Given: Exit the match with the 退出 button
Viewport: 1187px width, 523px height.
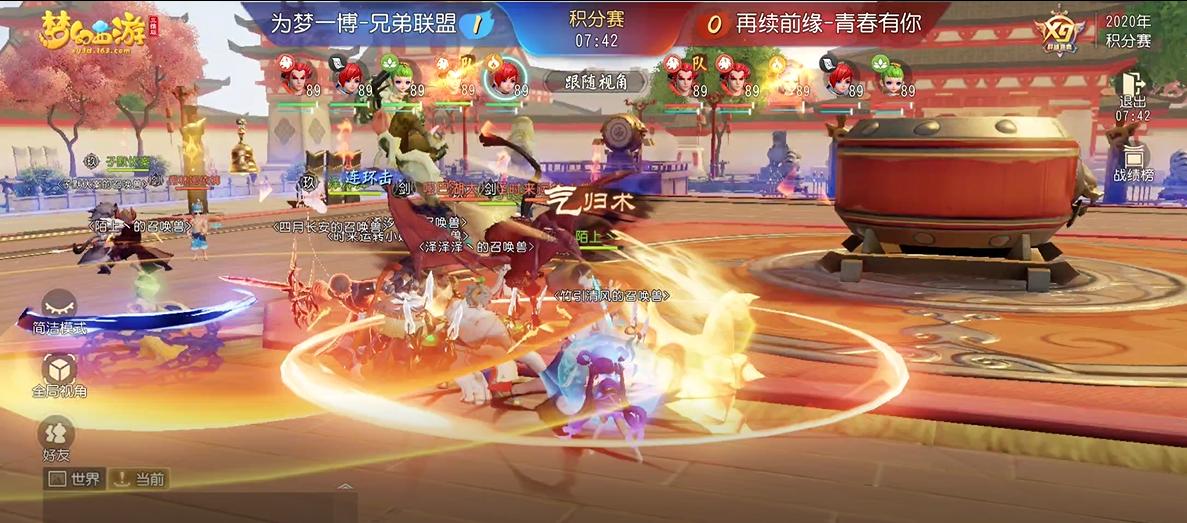Looking at the screenshot, I should tap(1133, 94).
